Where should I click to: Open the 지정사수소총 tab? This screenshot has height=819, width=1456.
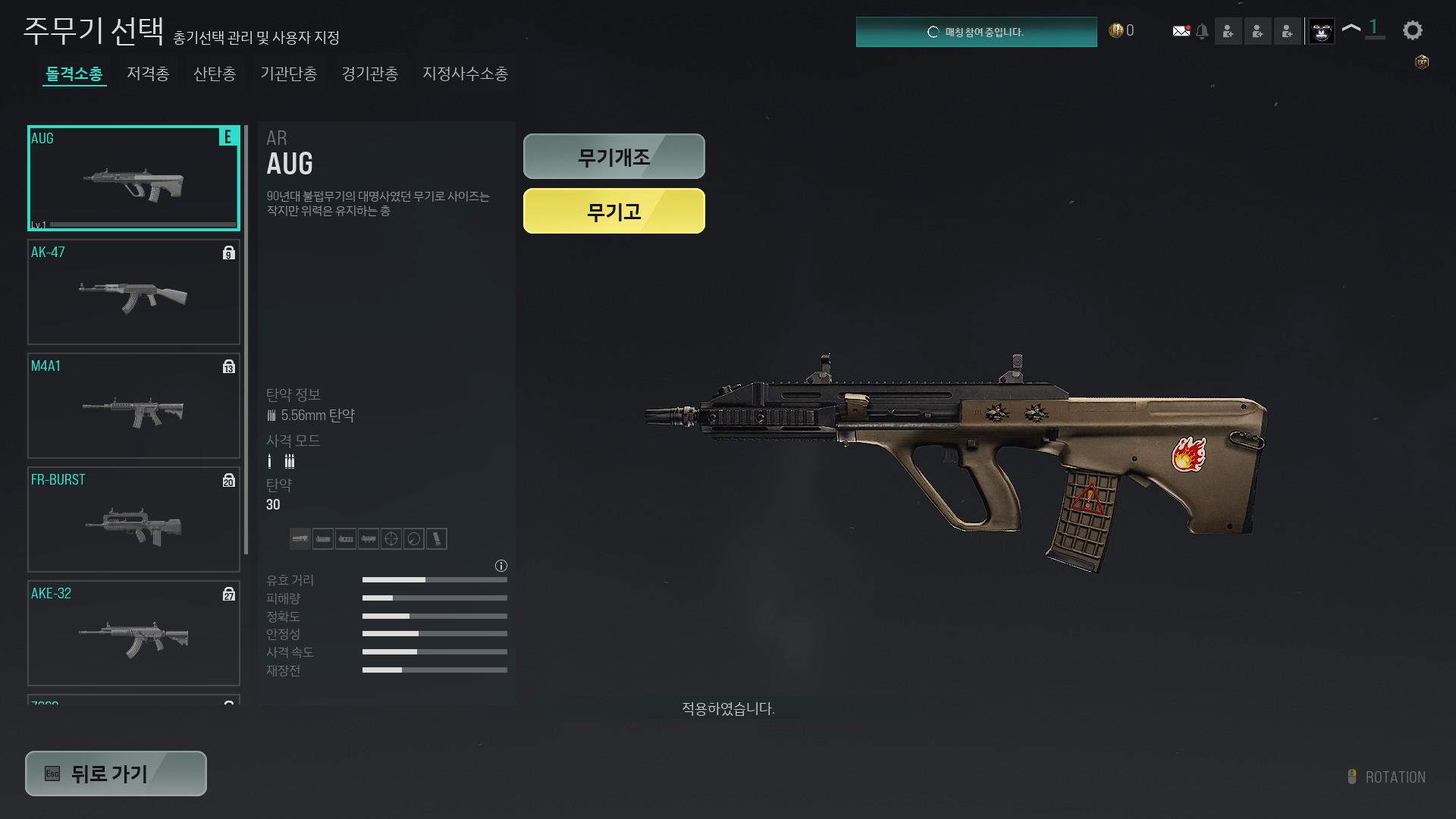[465, 74]
